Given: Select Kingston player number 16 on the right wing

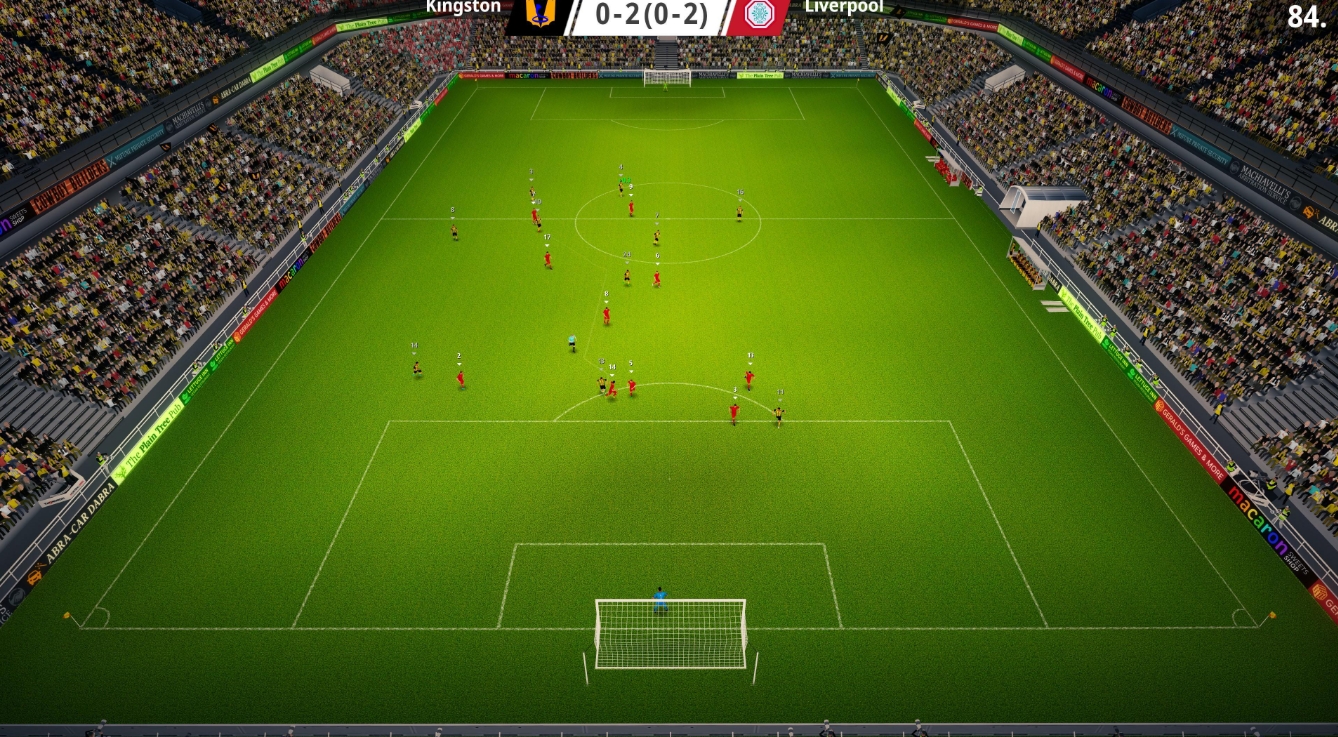Looking at the screenshot, I should tap(738, 215).
